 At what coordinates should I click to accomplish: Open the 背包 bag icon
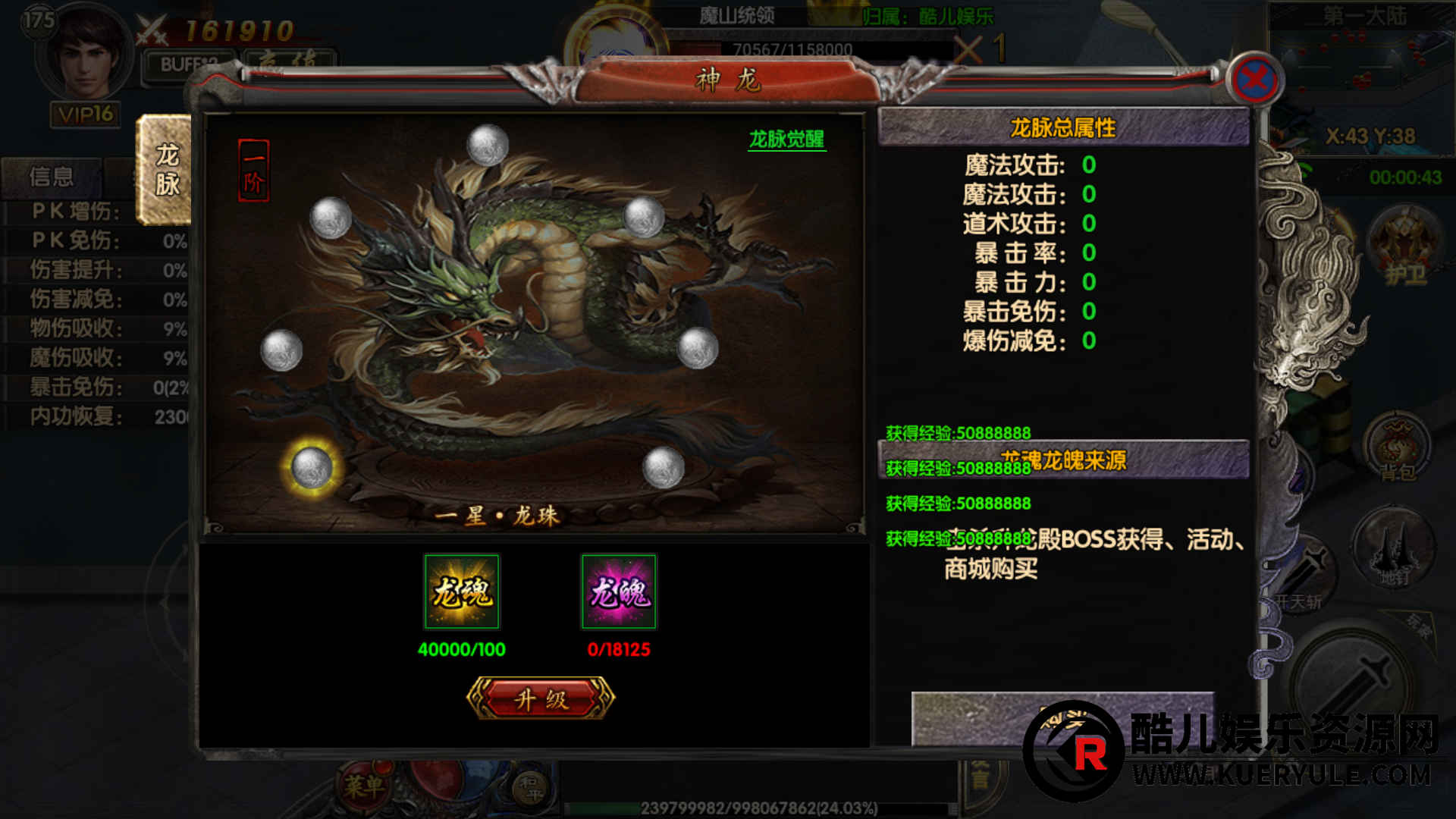[x=1397, y=447]
